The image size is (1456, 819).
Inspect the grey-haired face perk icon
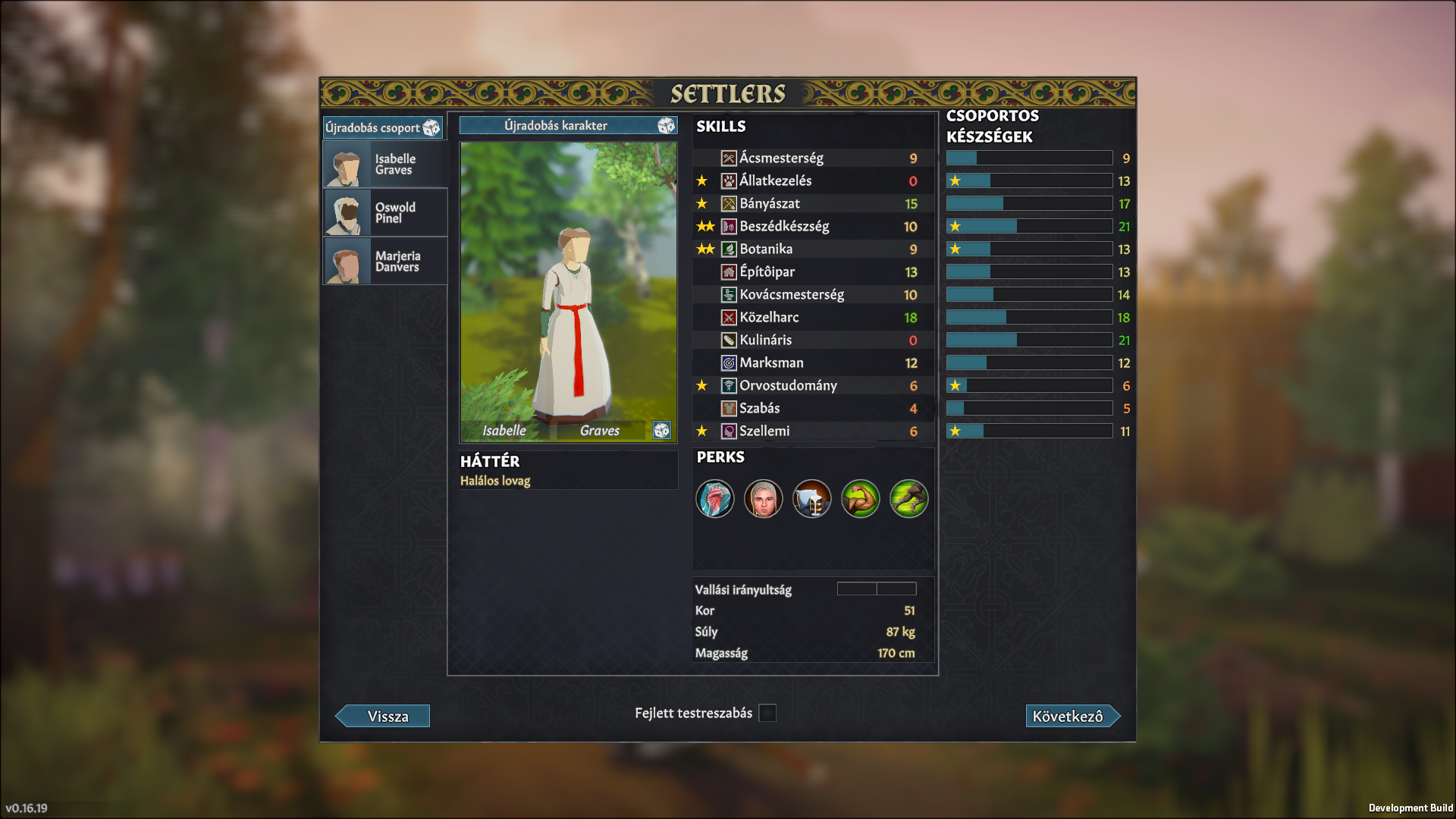coord(763,499)
